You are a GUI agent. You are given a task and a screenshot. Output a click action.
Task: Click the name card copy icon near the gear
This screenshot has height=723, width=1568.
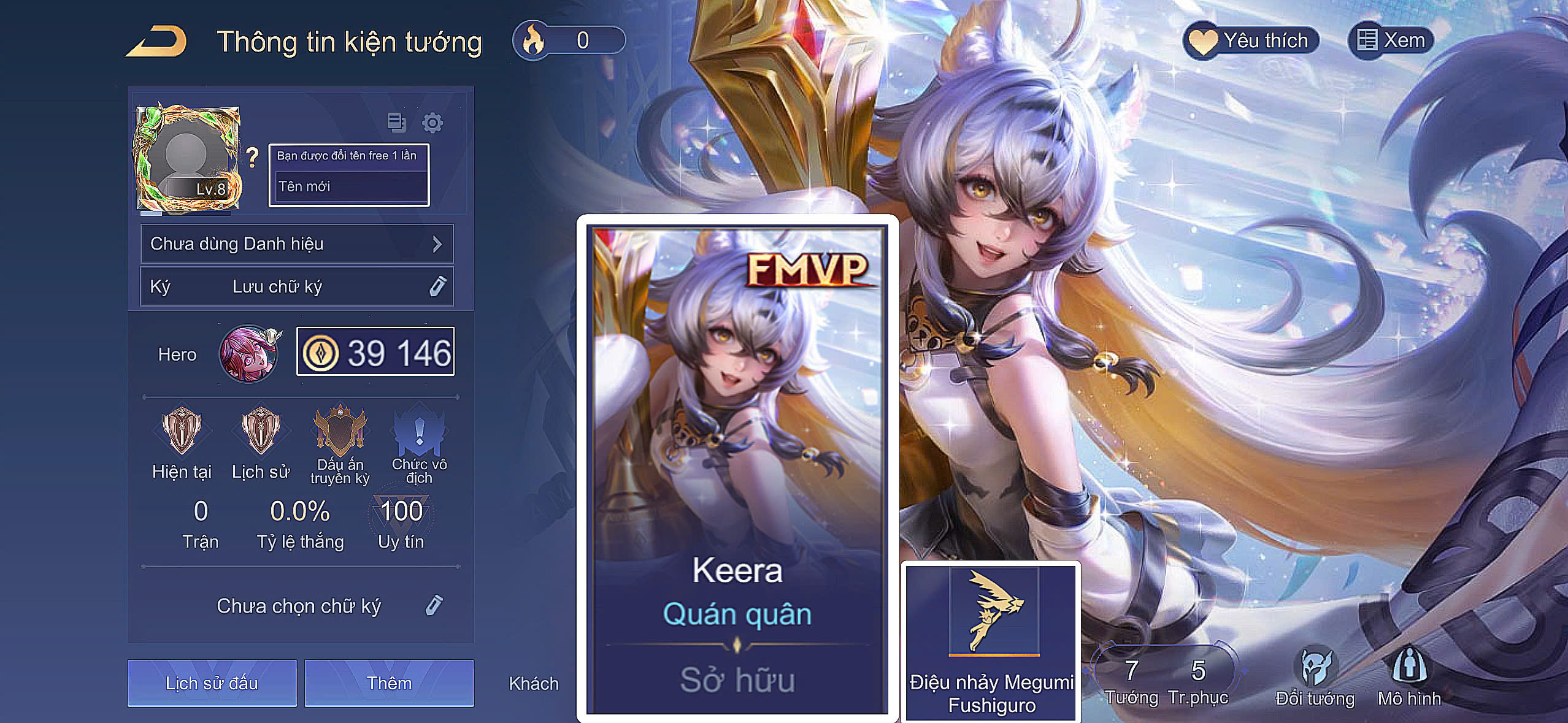[396, 123]
